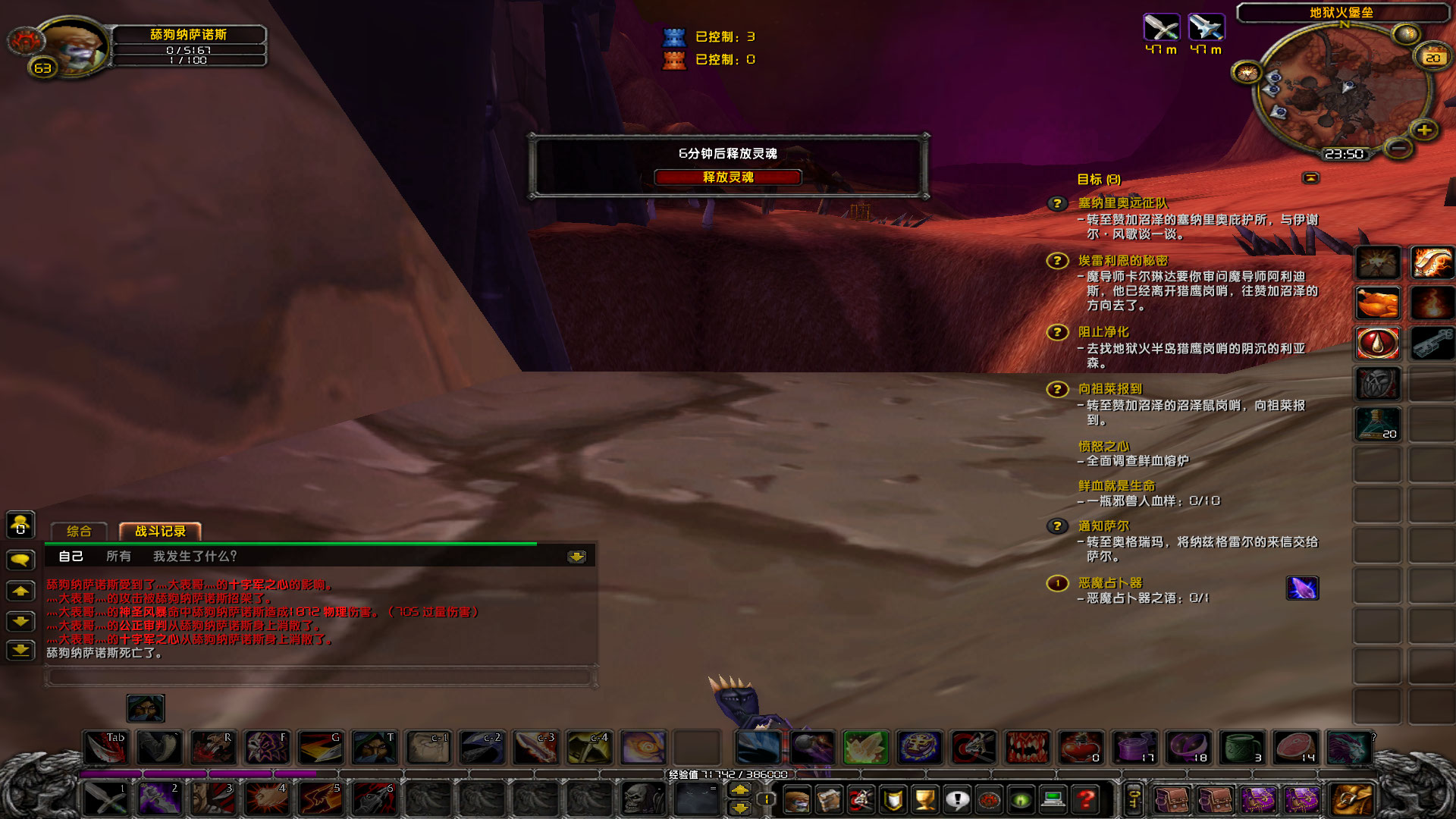Select the green eye LFG icon
Image resolution: width=1456 pixels, height=819 pixels.
tap(1021, 800)
